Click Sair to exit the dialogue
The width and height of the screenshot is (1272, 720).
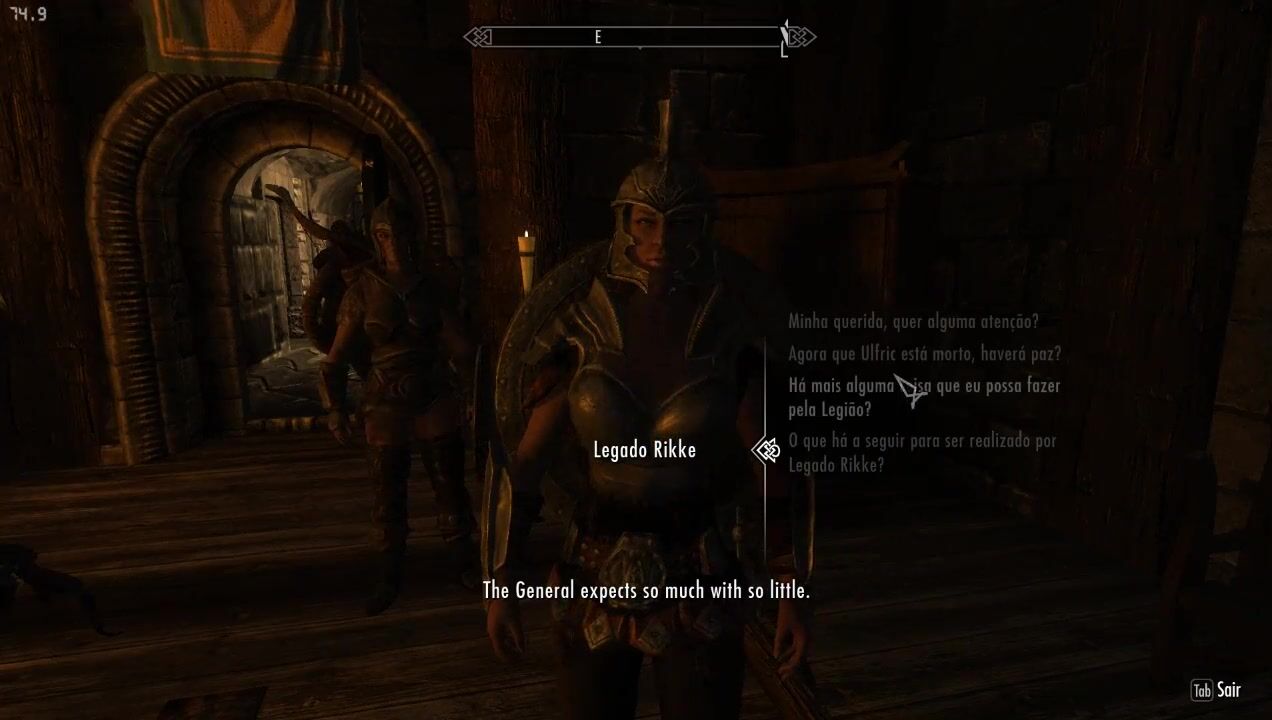pos(1217,690)
